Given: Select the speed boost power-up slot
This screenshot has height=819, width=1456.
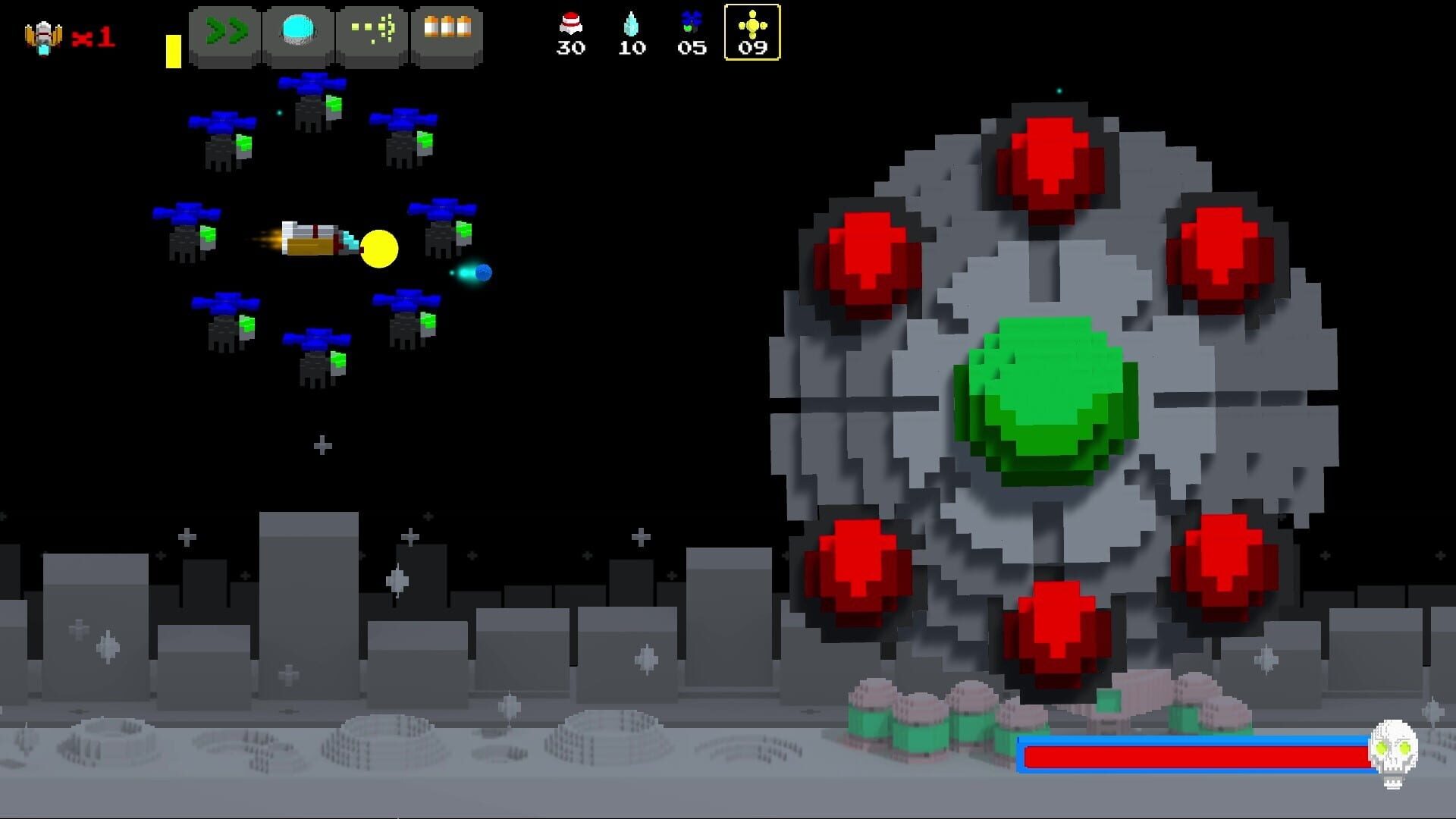Looking at the screenshot, I should pos(224,33).
